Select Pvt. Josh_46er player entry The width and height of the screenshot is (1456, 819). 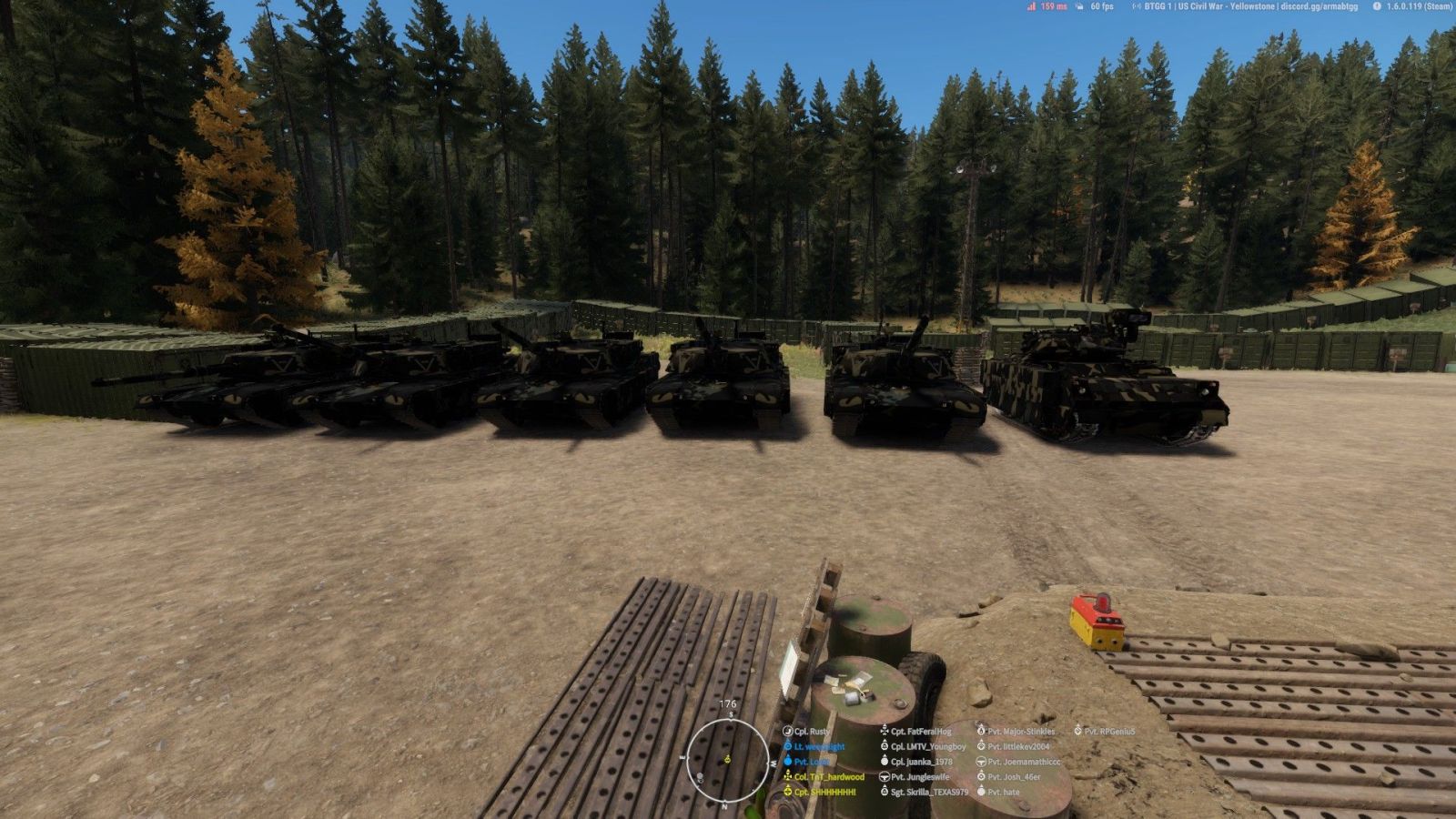click(x=1014, y=777)
